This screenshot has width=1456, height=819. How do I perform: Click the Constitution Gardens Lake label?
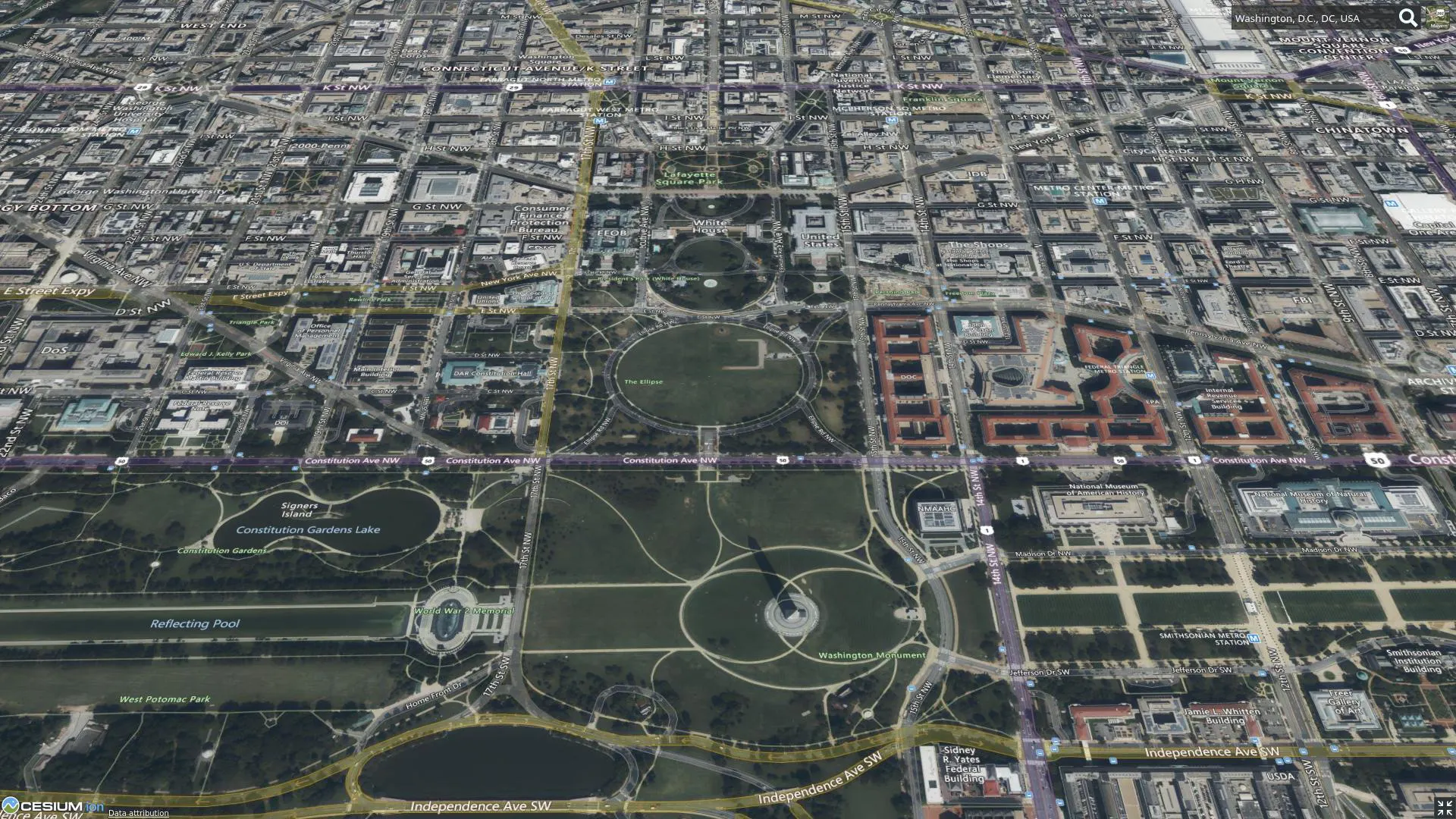click(x=308, y=529)
